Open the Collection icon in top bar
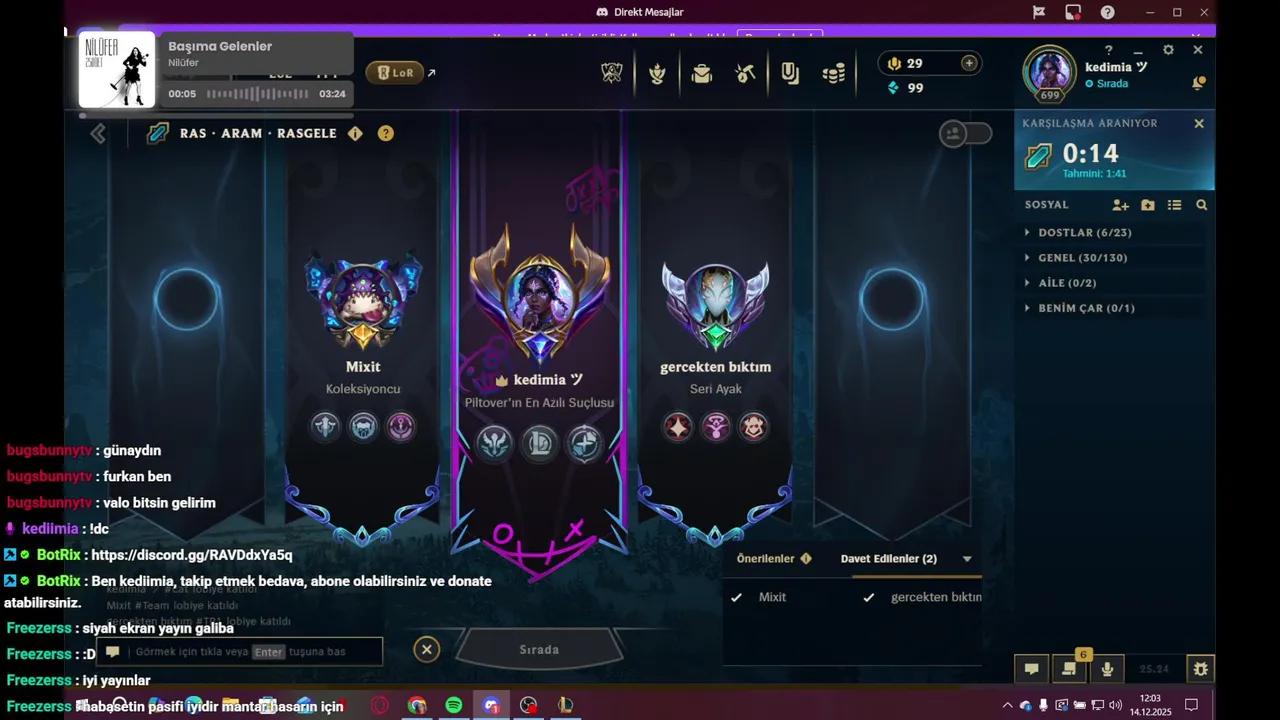This screenshot has height=720, width=1280. (x=790, y=73)
